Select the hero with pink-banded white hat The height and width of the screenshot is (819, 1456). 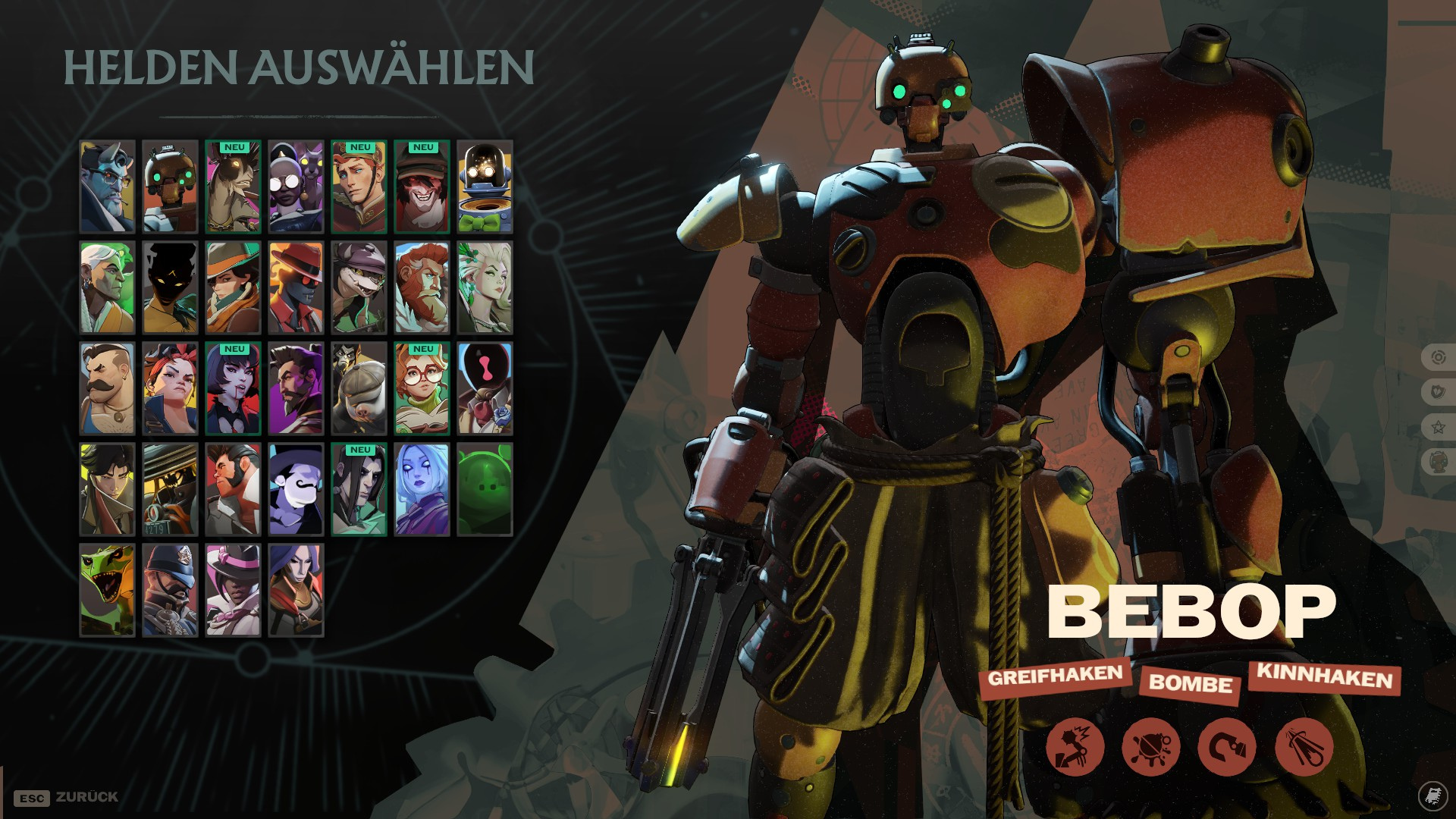pyautogui.click(x=233, y=590)
